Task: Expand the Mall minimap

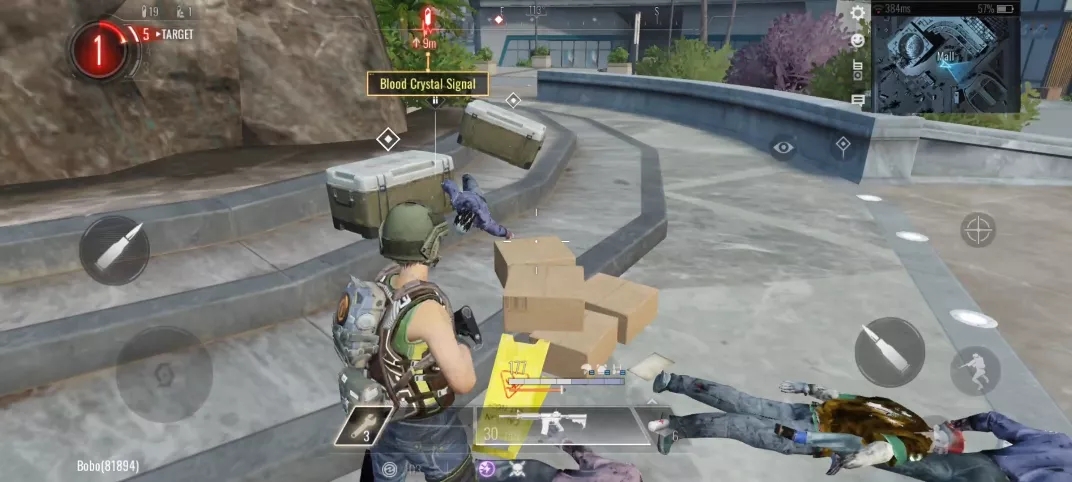Action: (946, 61)
